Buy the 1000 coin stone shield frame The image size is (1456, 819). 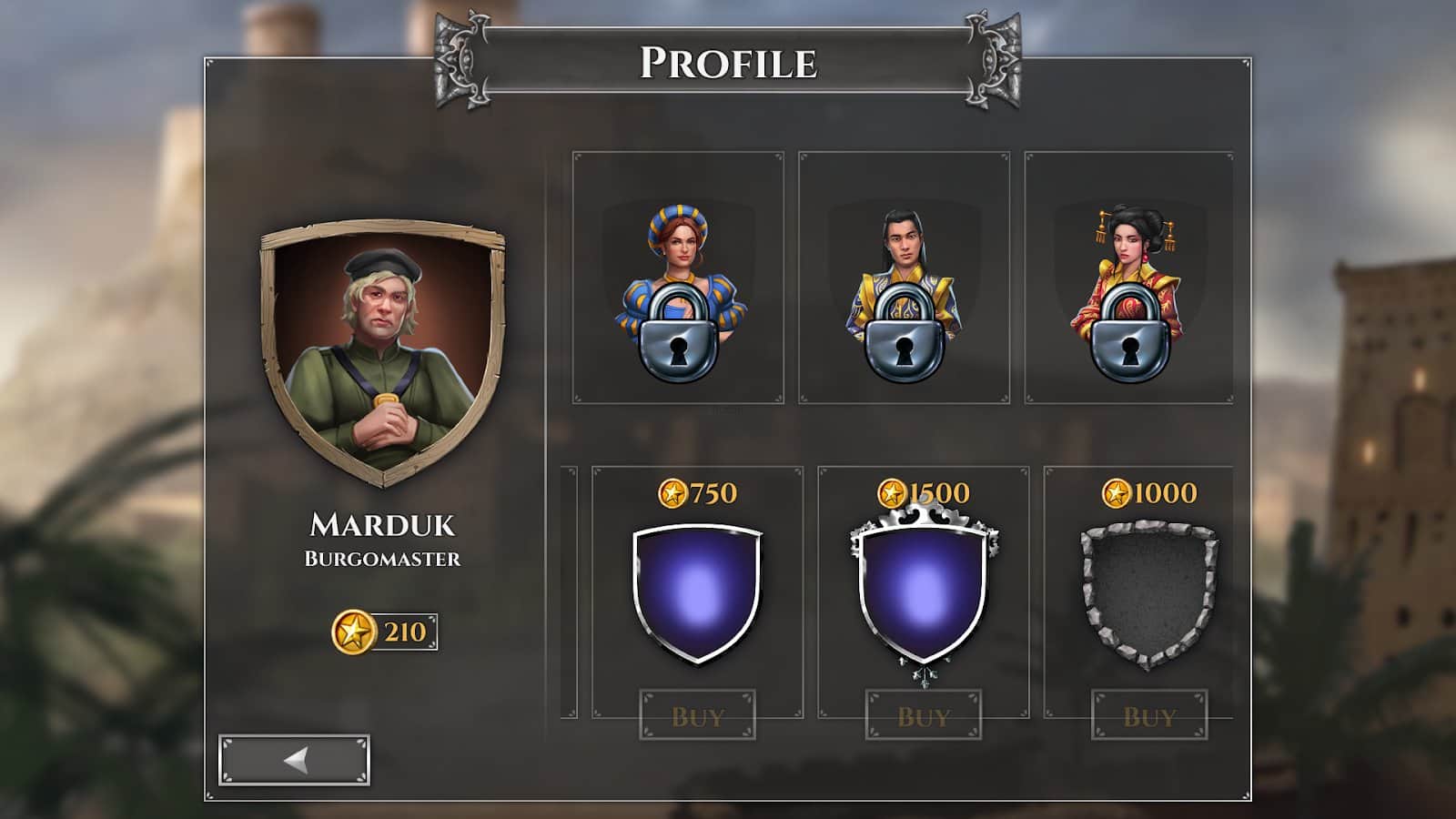click(1149, 715)
